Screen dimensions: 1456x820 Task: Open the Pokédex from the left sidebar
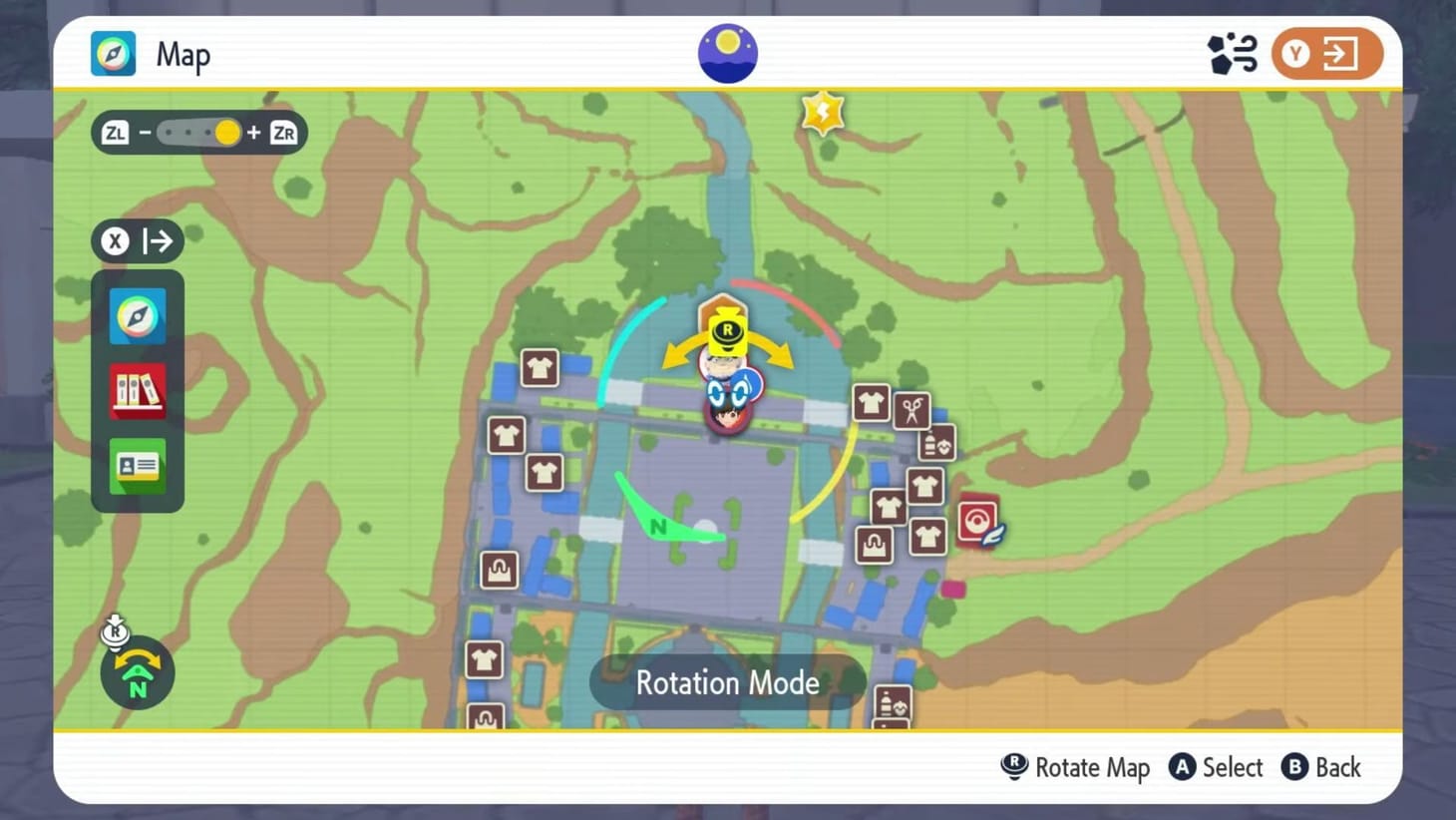137,391
